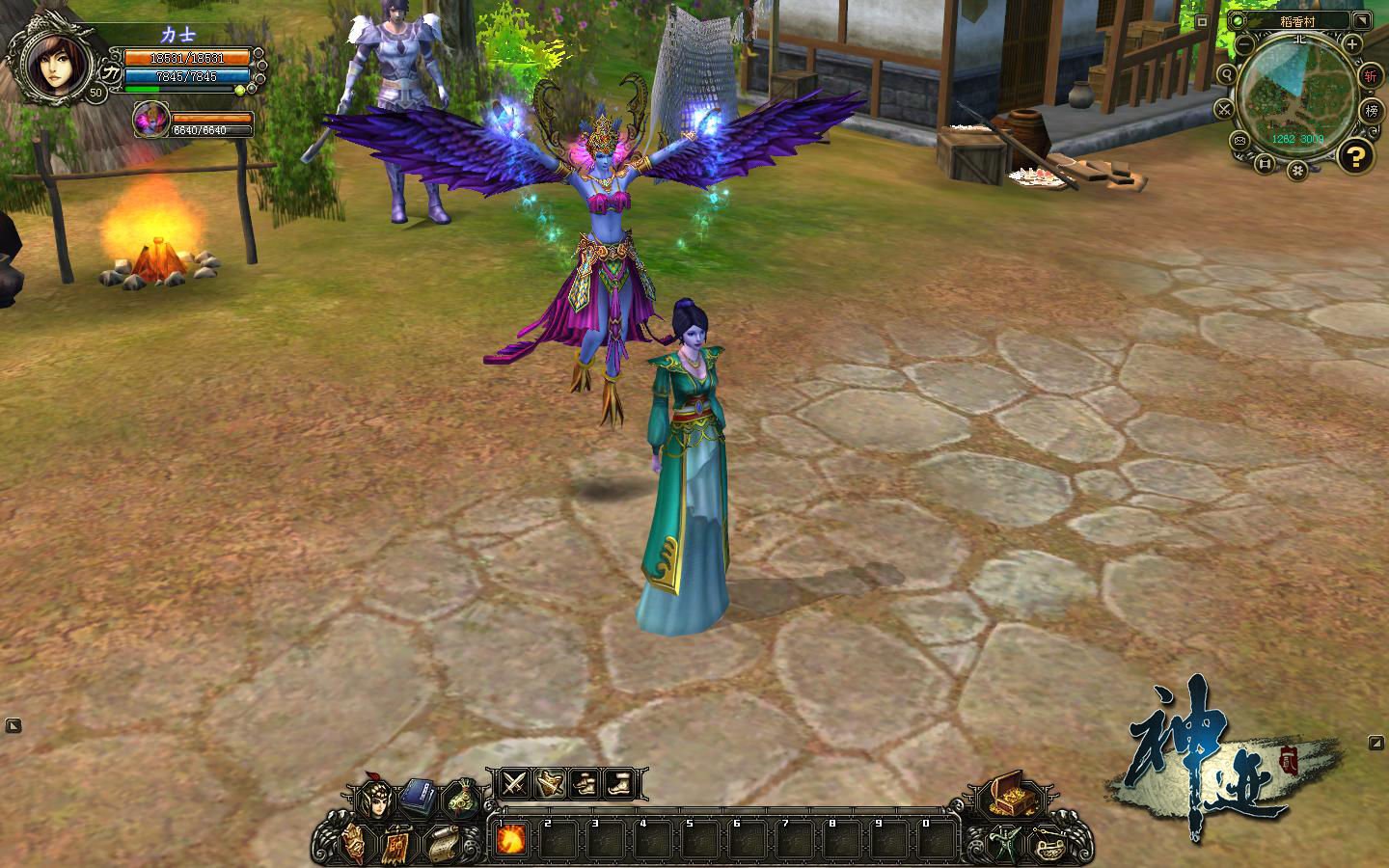Open the 榜 ranking button

click(x=1371, y=110)
